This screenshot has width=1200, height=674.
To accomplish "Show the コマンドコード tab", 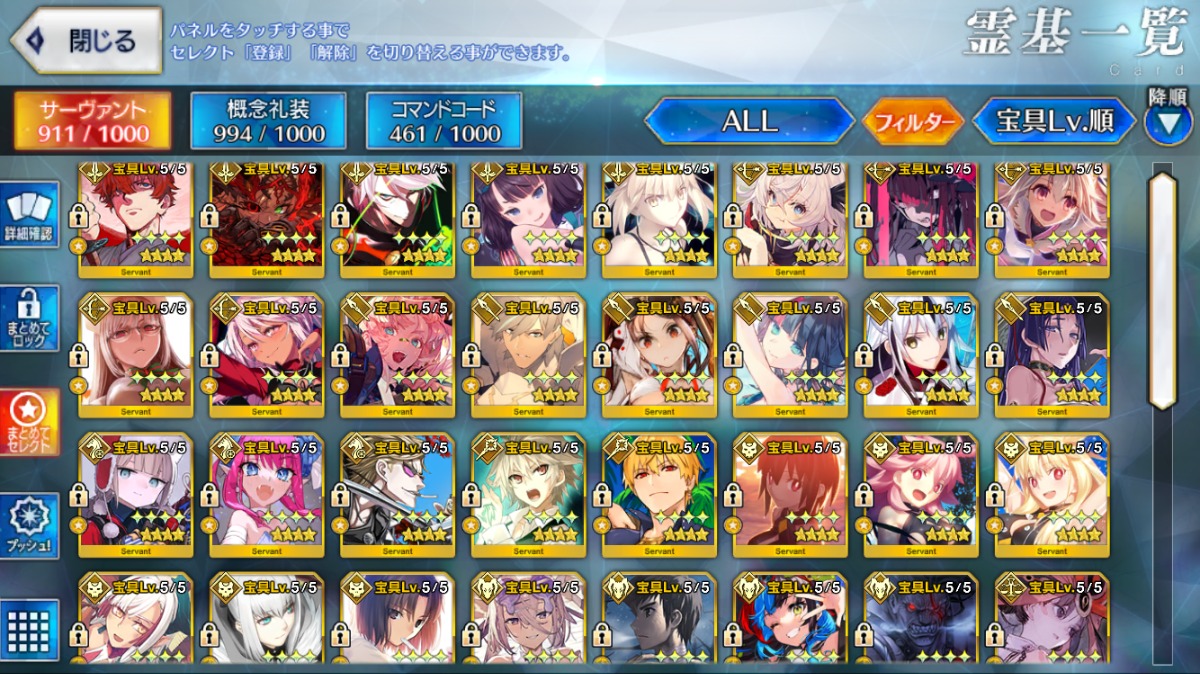I will coord(444,121).
